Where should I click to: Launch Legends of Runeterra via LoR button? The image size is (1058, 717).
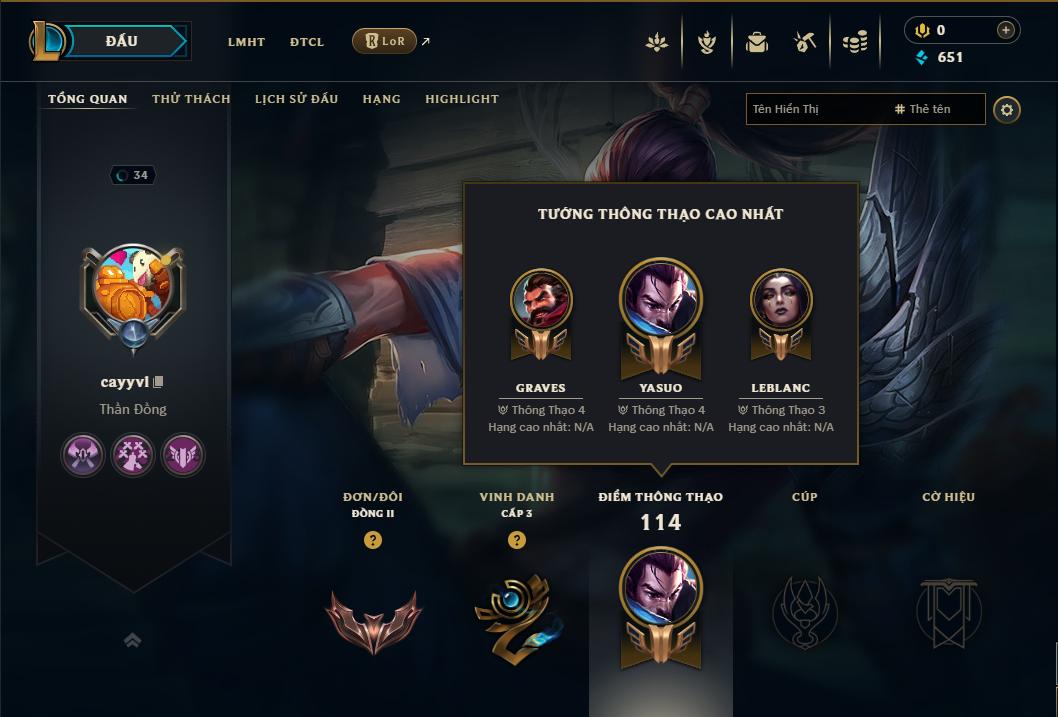(x=384, y=41)
